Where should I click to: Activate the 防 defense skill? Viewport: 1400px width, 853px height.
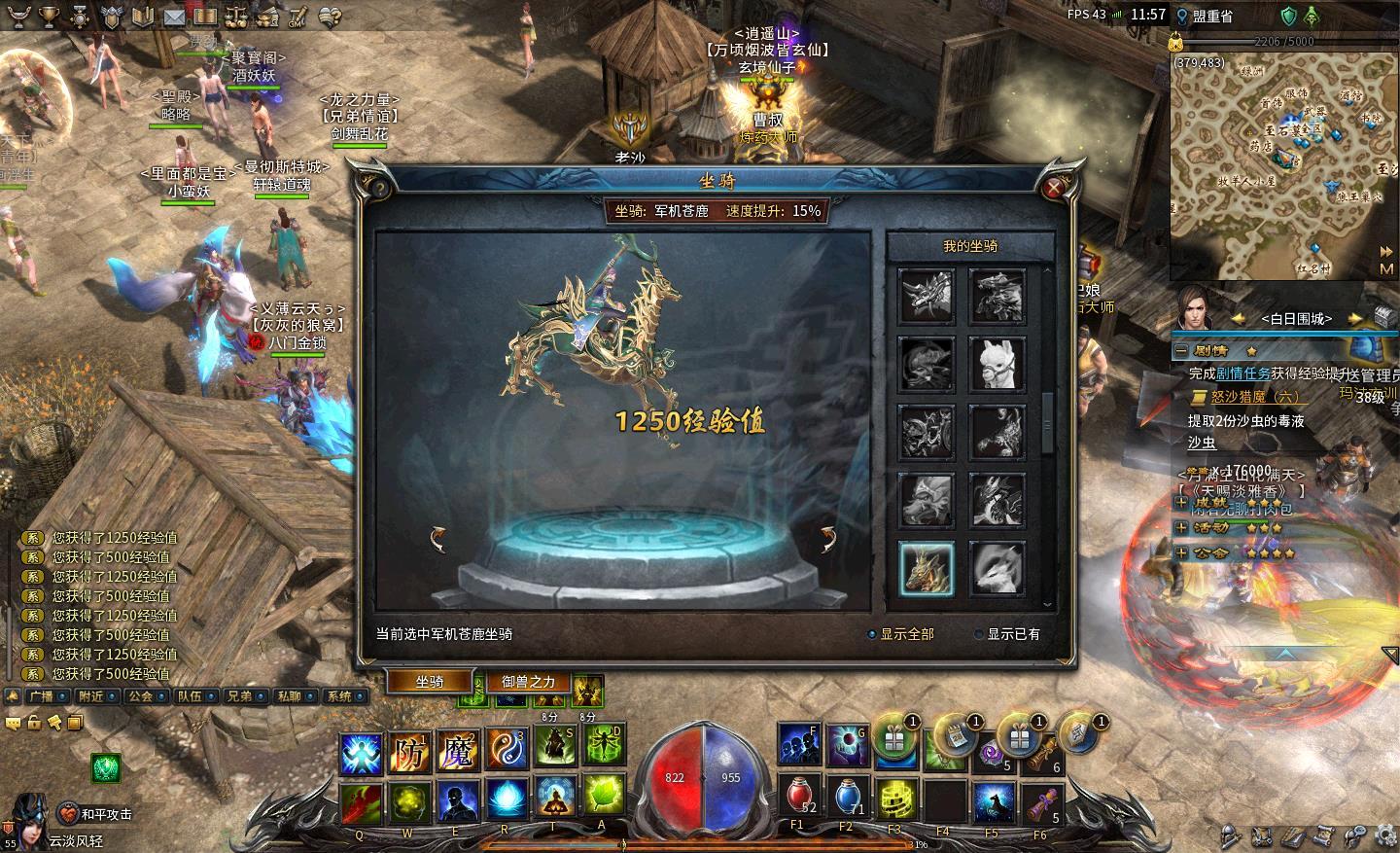coord(409,752)
